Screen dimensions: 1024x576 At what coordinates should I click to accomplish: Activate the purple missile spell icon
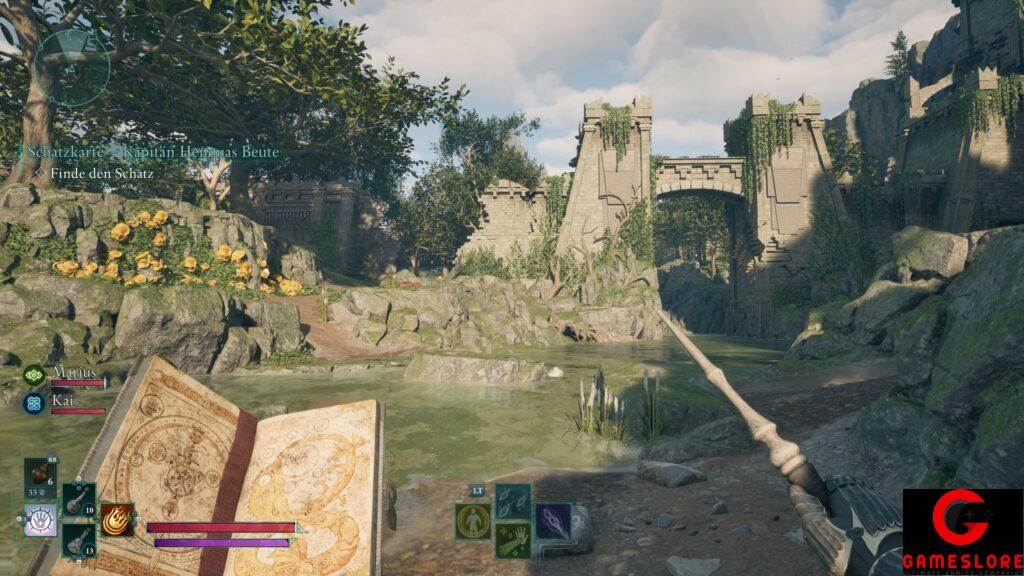point(552,521)
